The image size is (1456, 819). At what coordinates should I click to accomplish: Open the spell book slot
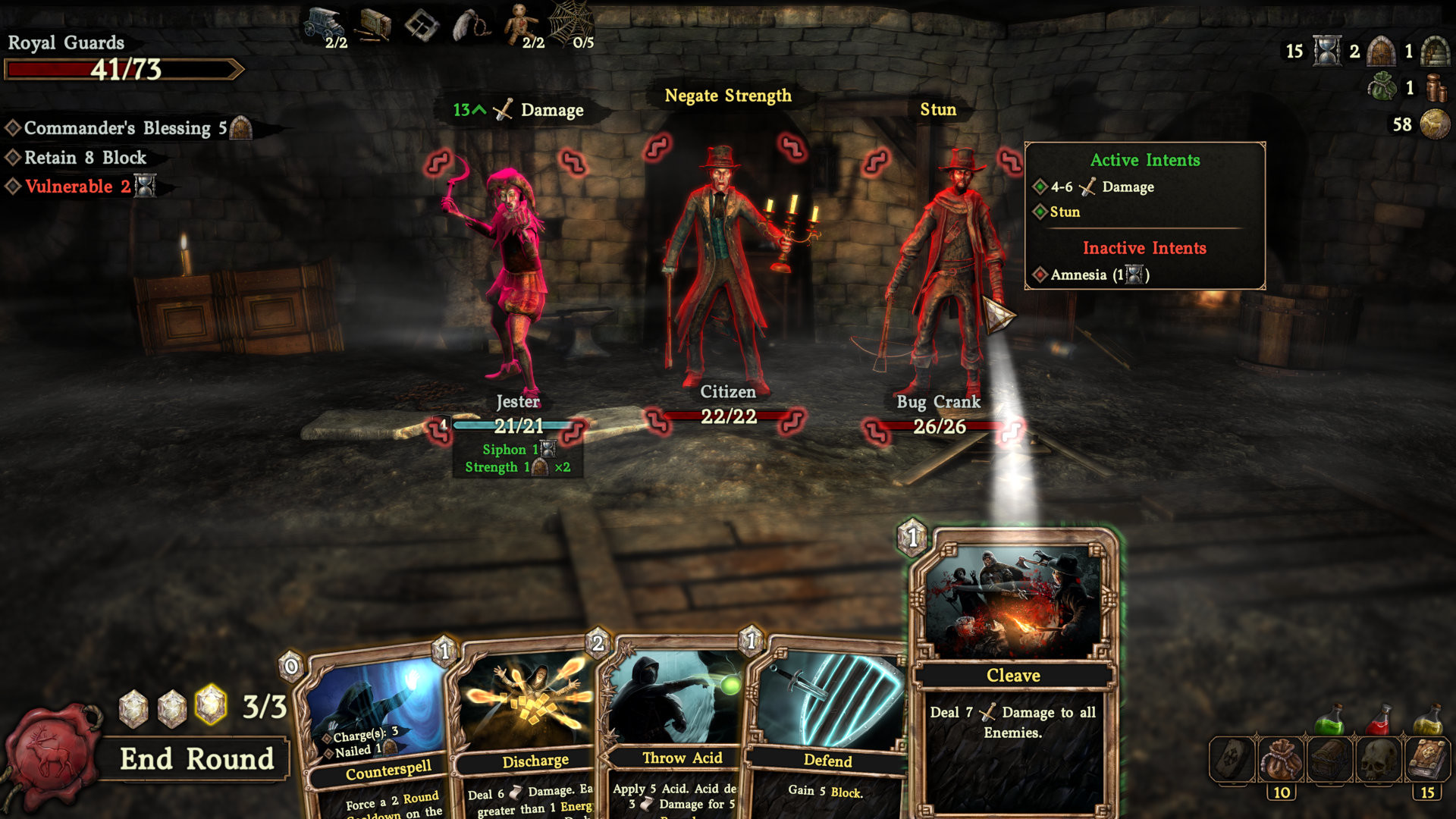click(x=1428, y=760)
